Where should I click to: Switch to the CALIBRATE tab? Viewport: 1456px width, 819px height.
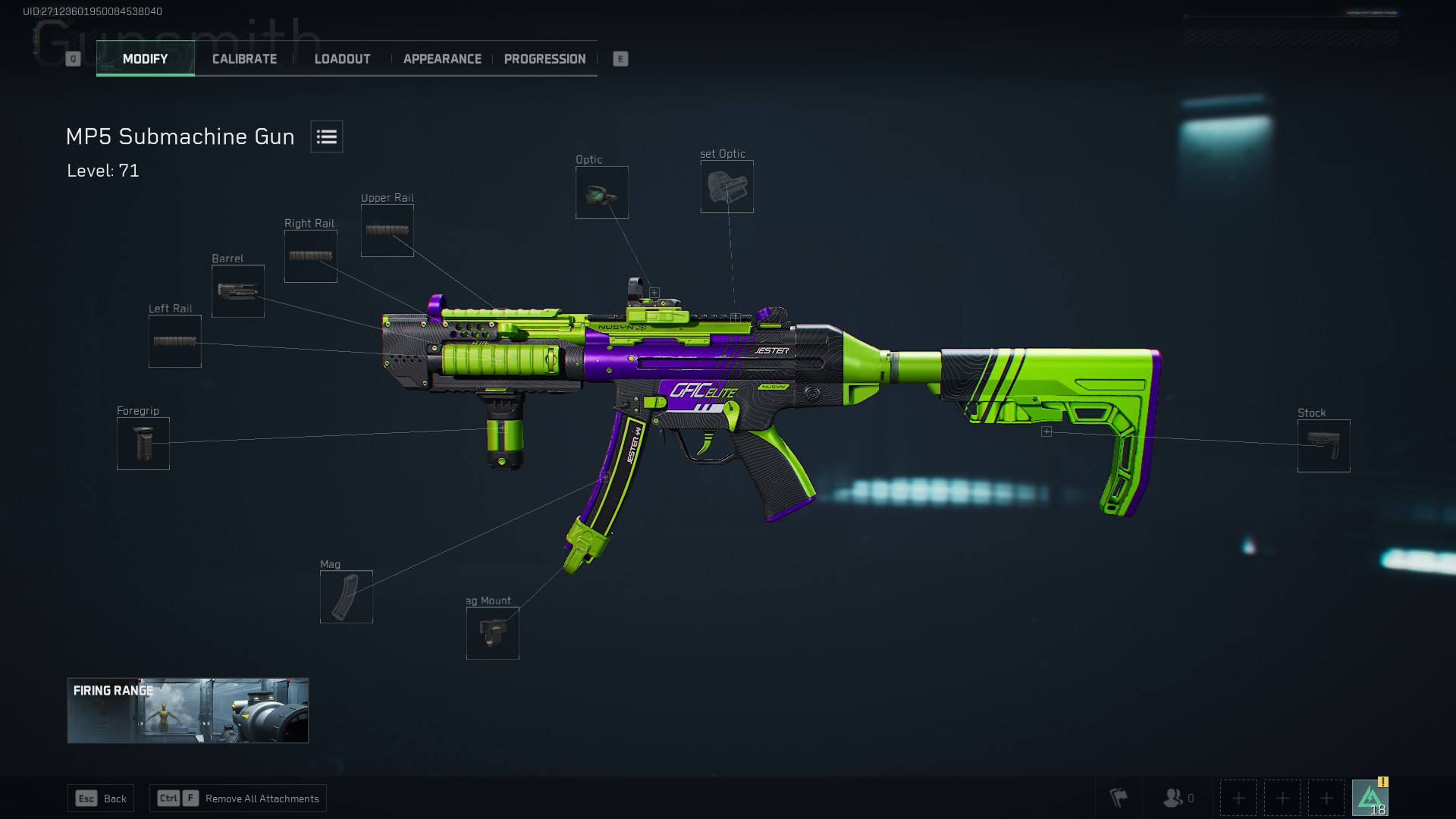pyautogui.click(x=244, y=58)
